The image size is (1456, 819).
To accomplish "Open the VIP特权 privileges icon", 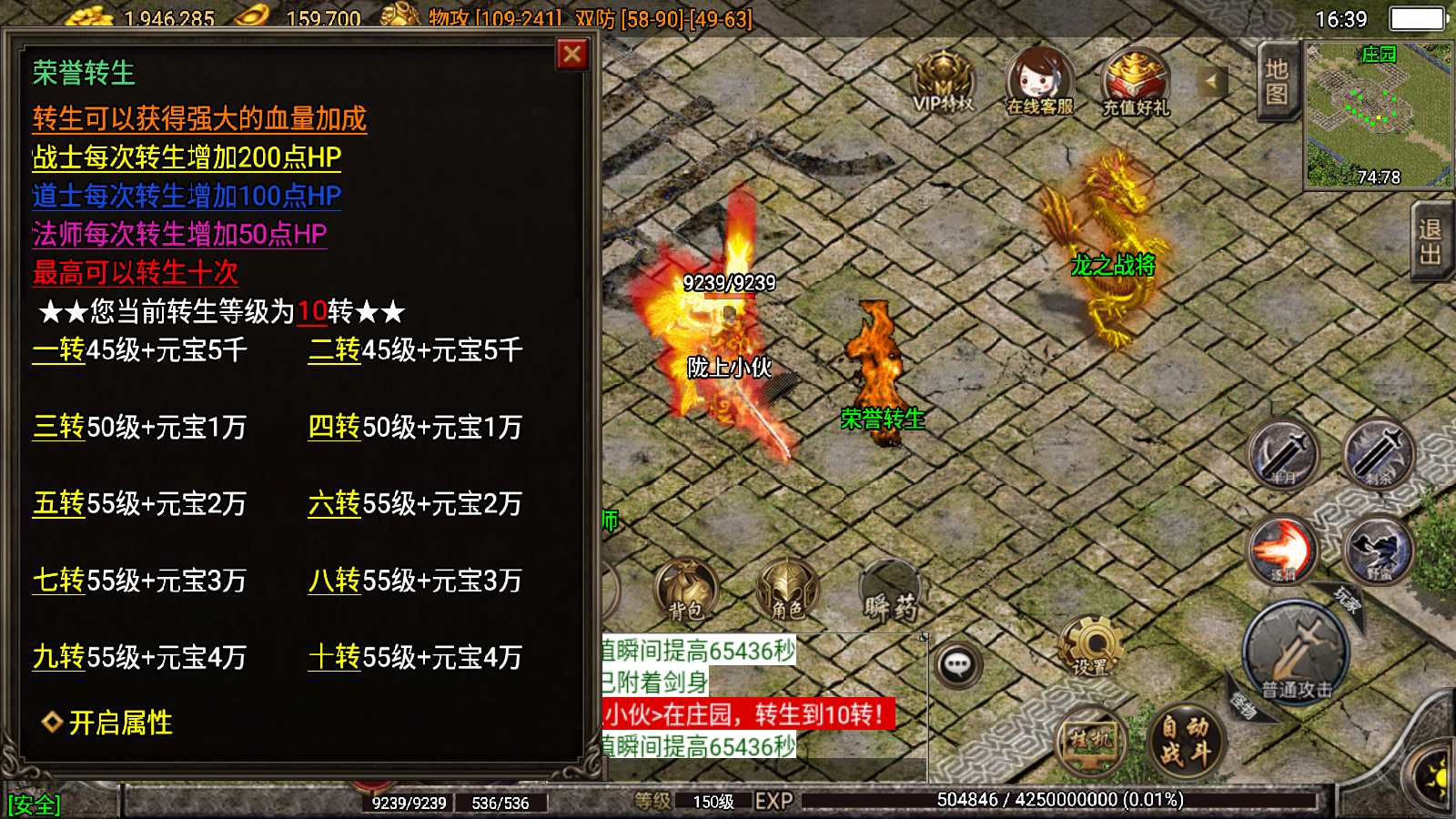I will coord(944,82).
